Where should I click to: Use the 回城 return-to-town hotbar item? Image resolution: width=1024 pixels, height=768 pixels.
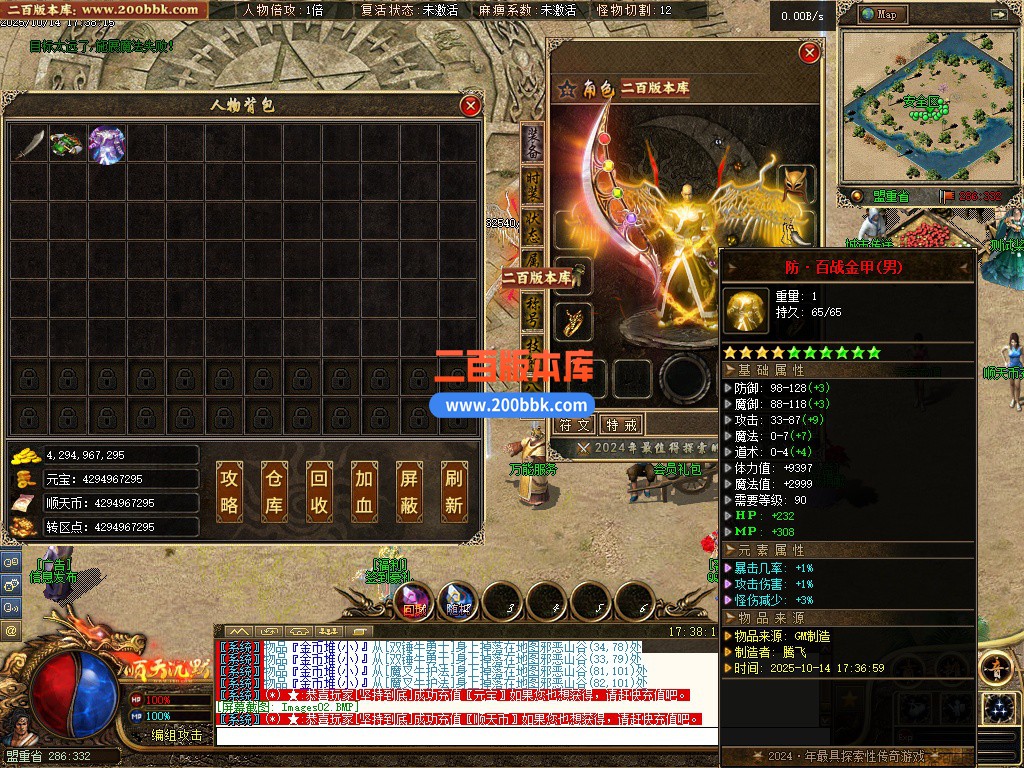413,601
